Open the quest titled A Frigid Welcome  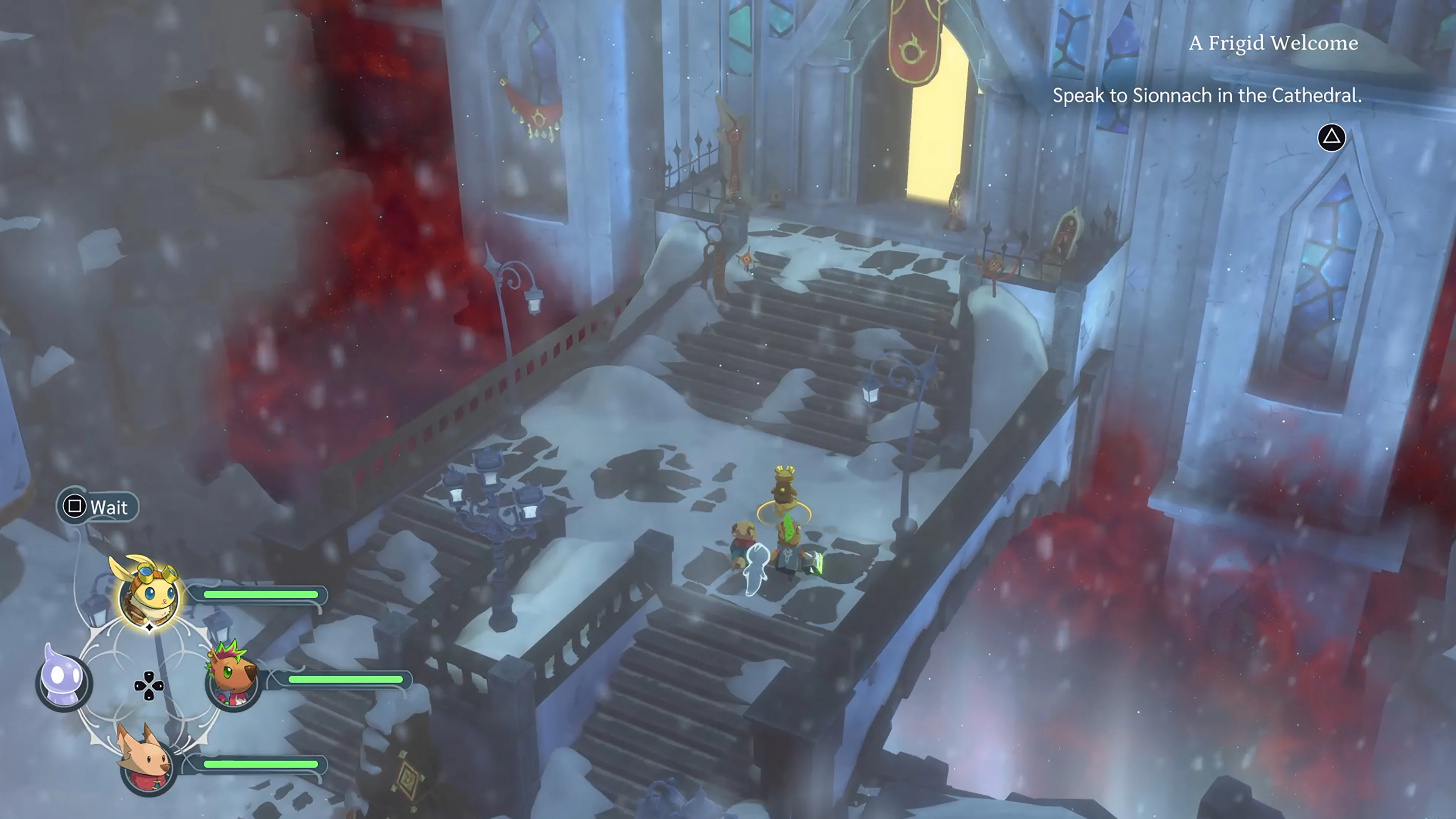coord(1272,44)
